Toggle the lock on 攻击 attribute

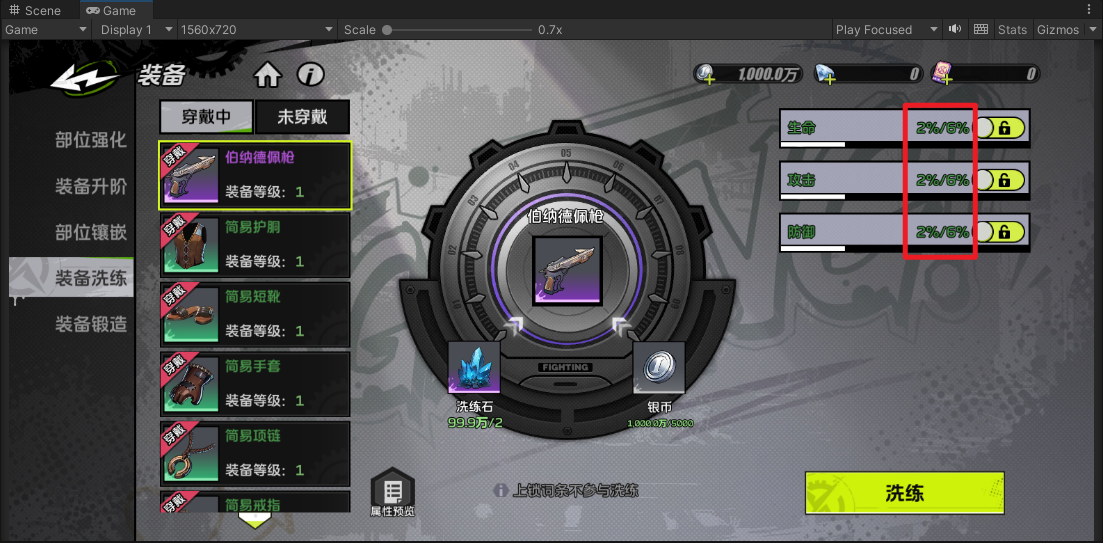(x=999, y=180)
